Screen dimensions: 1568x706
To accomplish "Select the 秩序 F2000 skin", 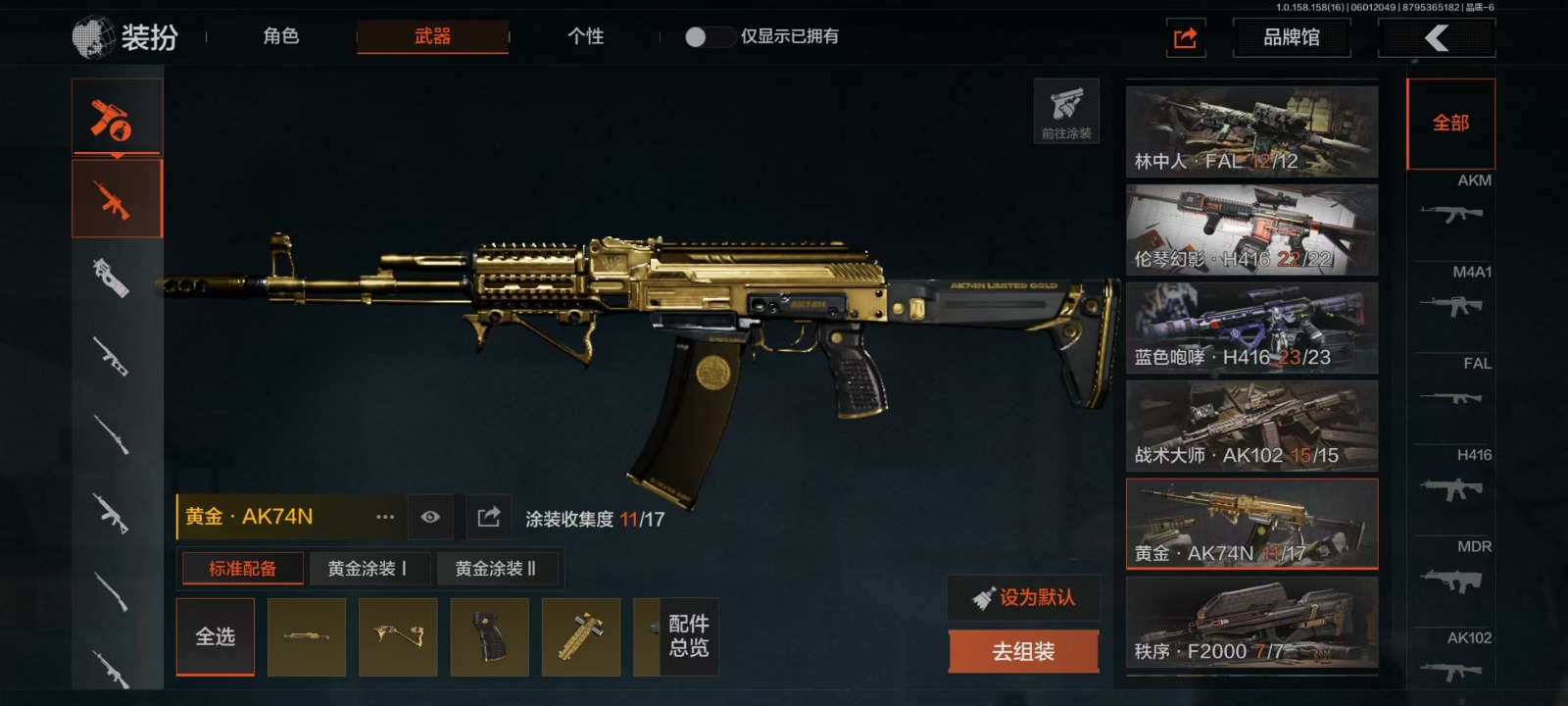I will pyautogui.click(x=1251, y=622).
